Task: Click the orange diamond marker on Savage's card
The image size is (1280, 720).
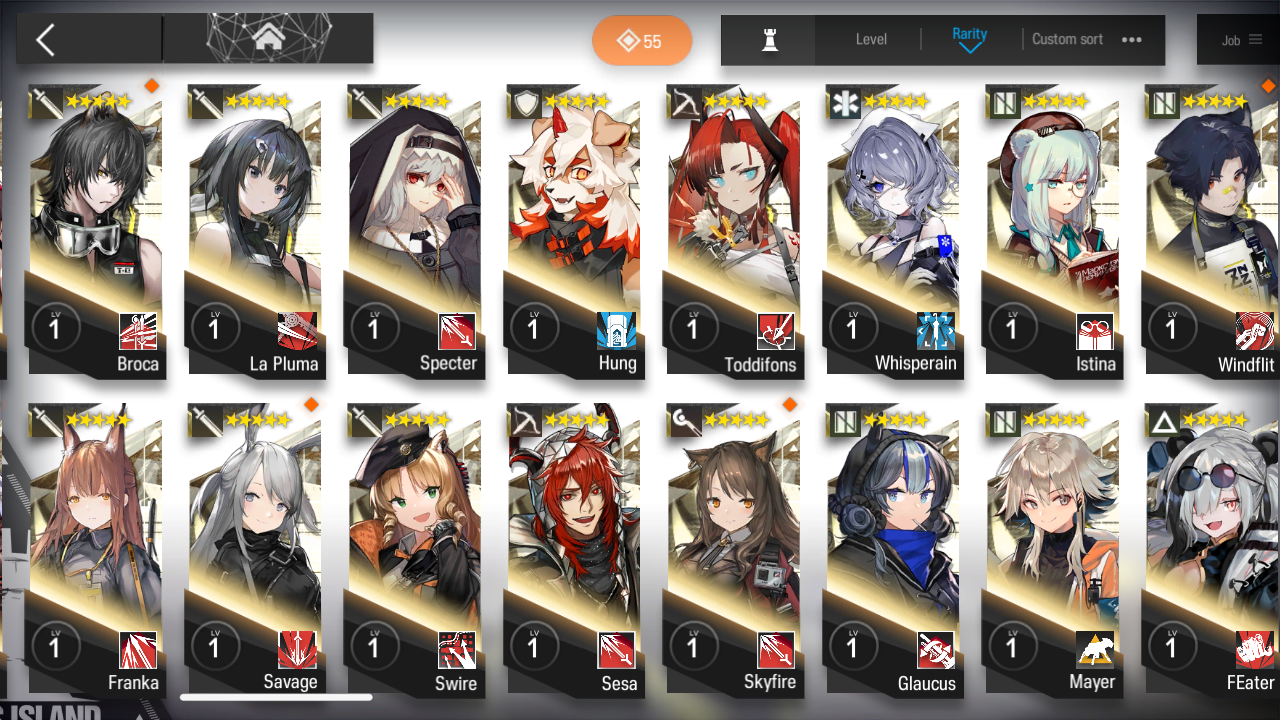Action: point(311,405)
